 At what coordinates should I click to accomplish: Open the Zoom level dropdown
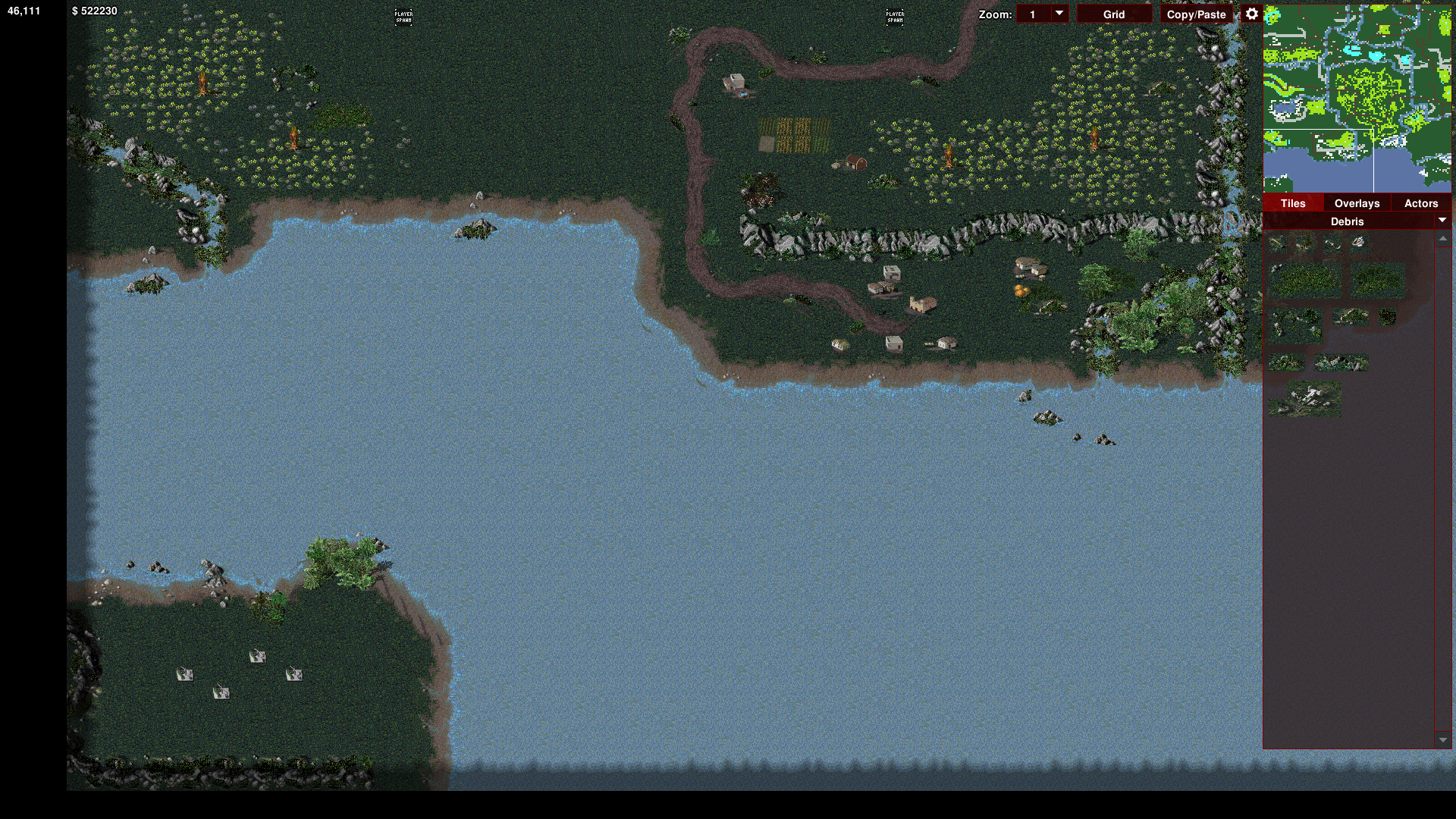pos(1059,14)
